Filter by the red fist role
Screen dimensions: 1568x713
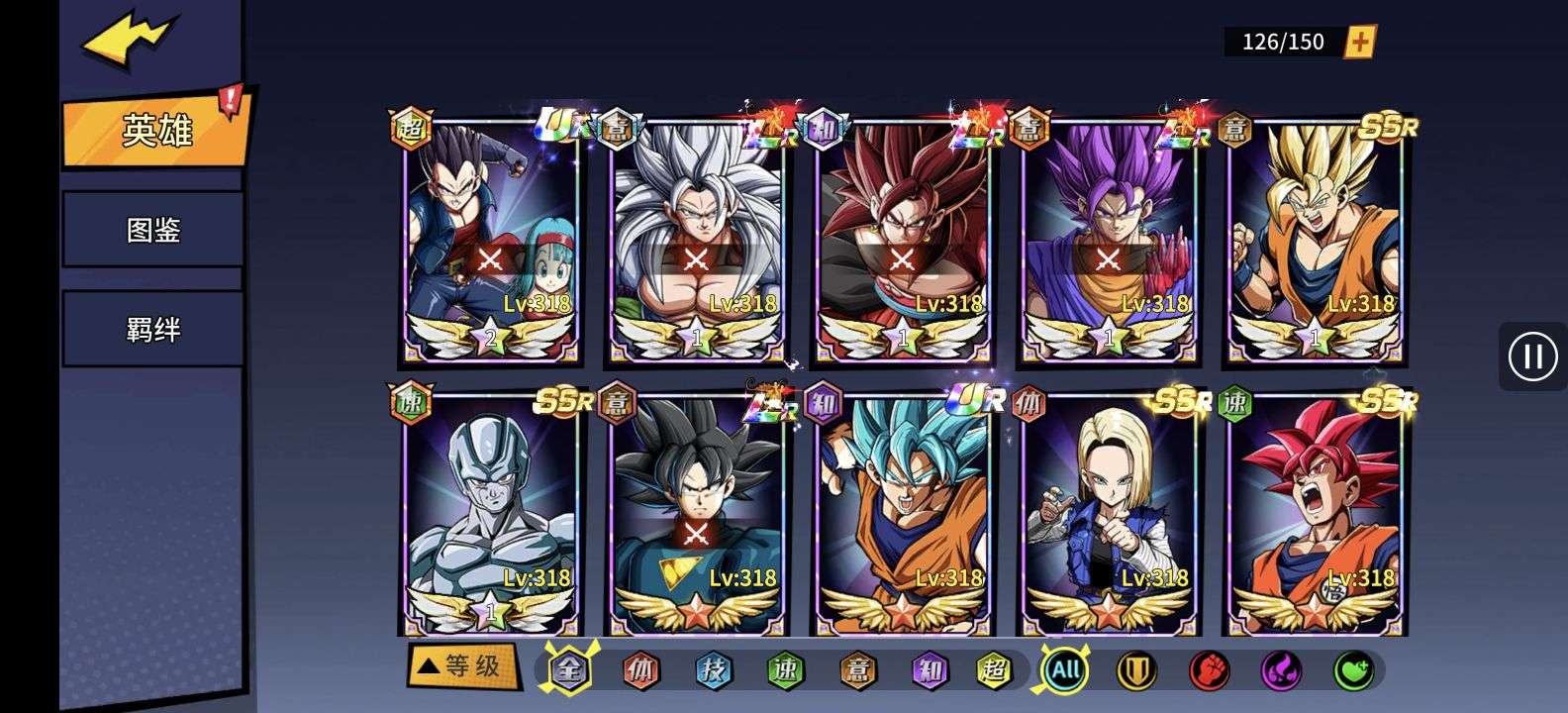(x=1209, y=670)
